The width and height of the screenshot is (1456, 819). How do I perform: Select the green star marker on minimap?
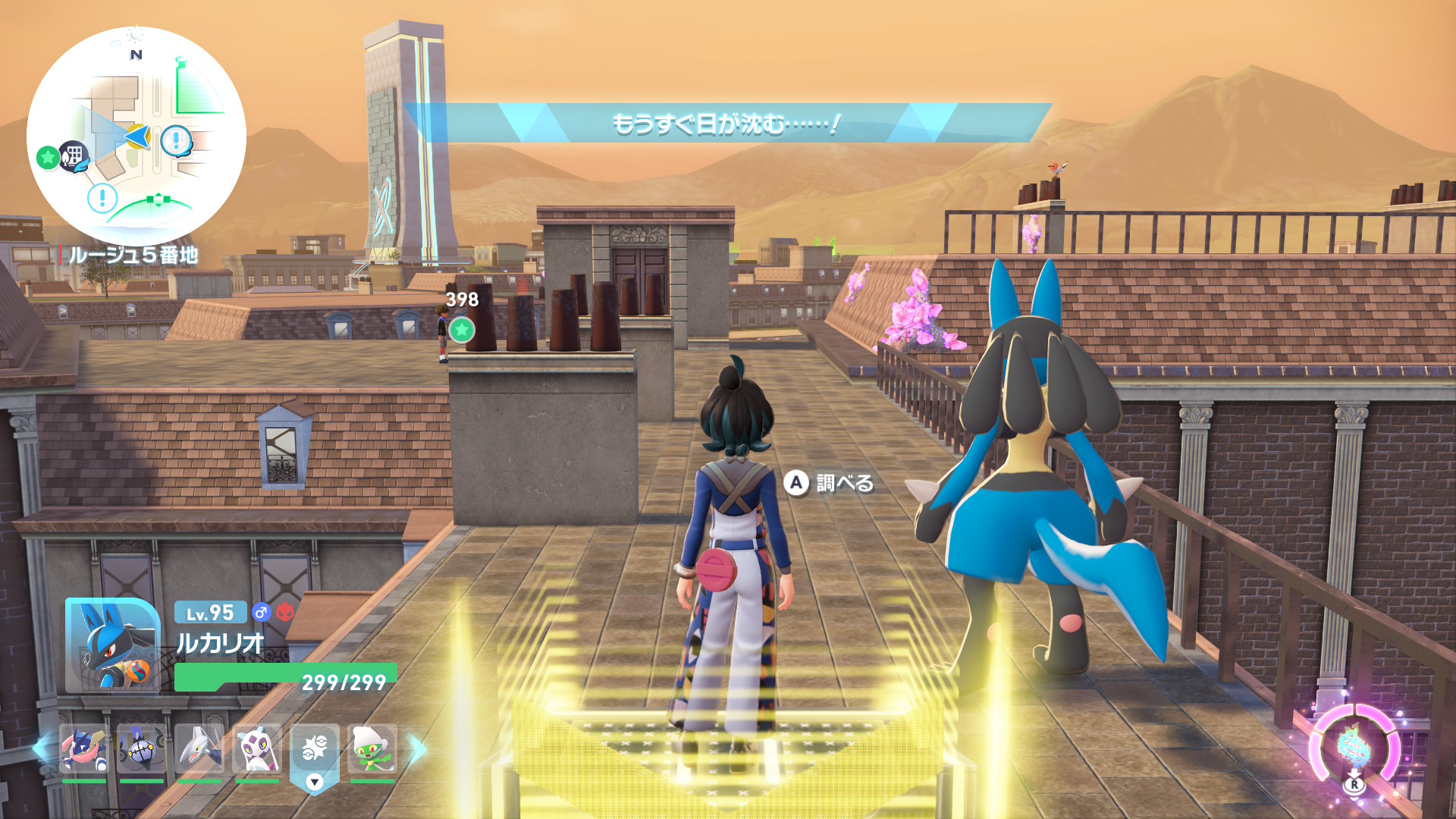click(48, 158)
